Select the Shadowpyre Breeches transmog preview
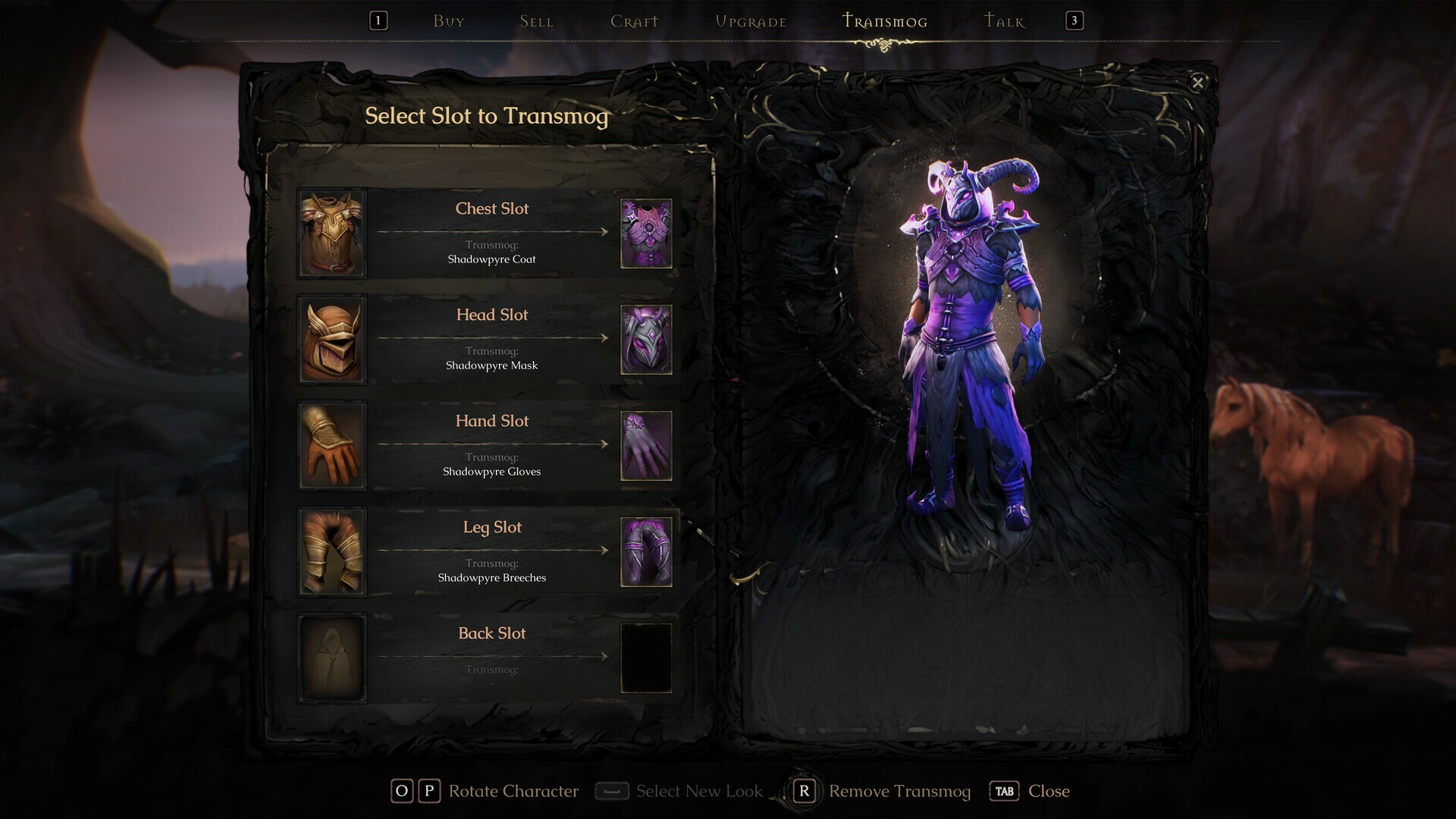The height and width of the screenshot is (819, 1456). coord(646,551)
